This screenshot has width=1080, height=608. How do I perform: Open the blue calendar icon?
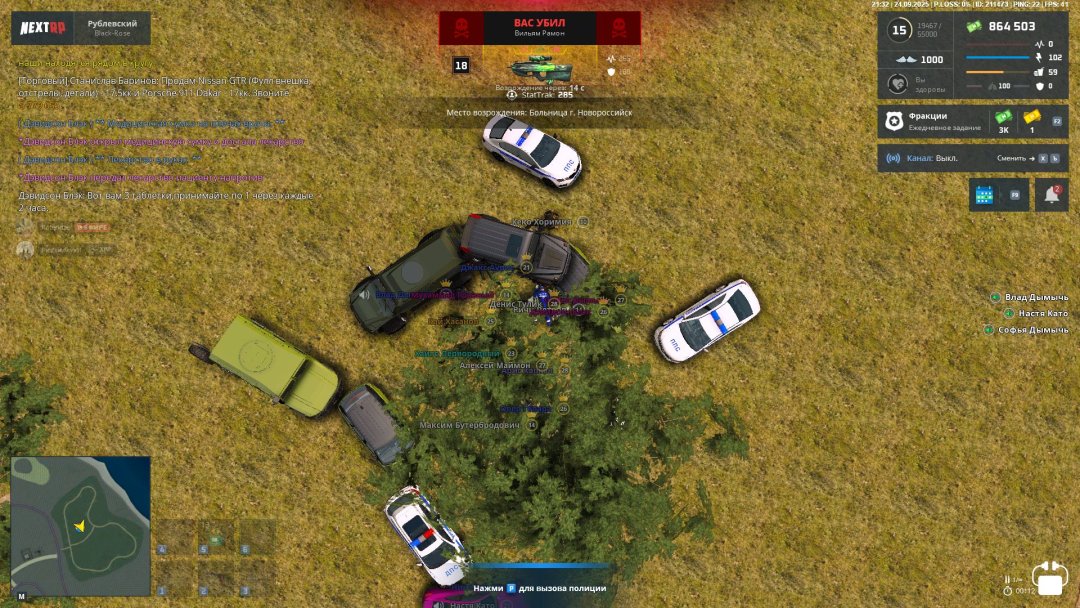coord(984,195)
